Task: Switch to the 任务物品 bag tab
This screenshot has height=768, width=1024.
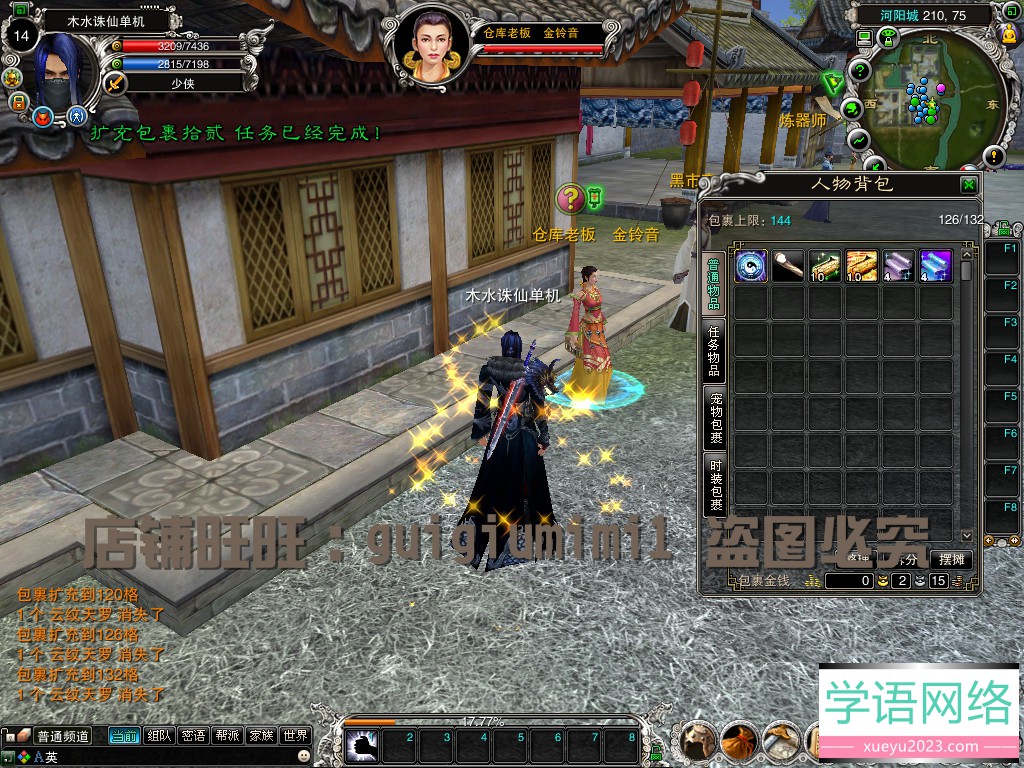Action: point(715,350)
